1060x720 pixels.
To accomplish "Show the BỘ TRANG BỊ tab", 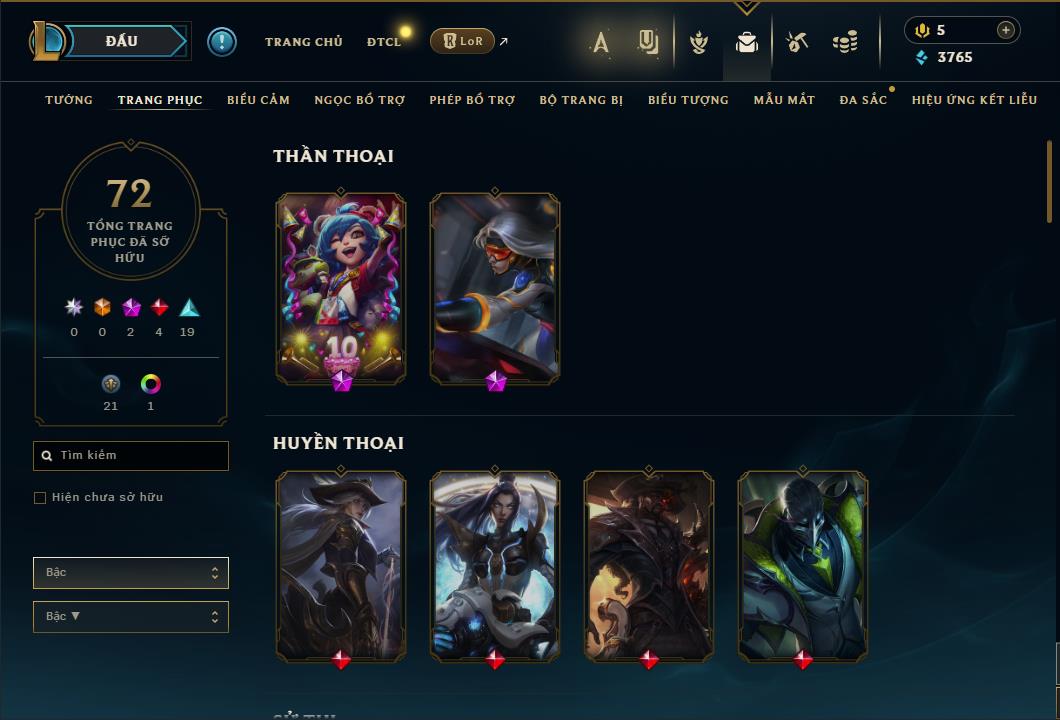I will [x=581, y=100].
